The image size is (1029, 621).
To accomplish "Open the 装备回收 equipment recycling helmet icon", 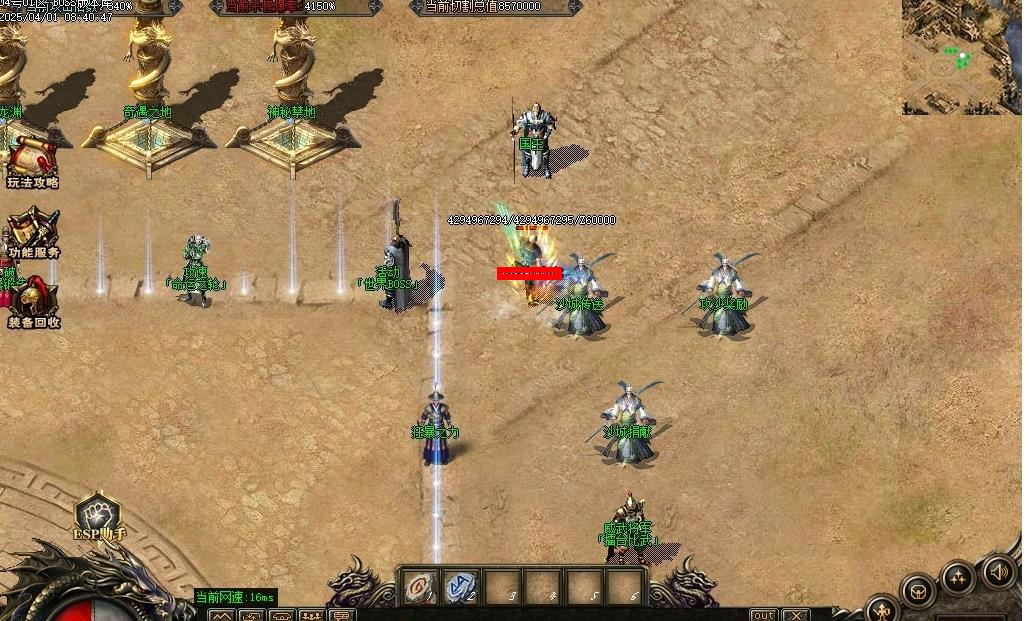I will (x=34, y=298).
